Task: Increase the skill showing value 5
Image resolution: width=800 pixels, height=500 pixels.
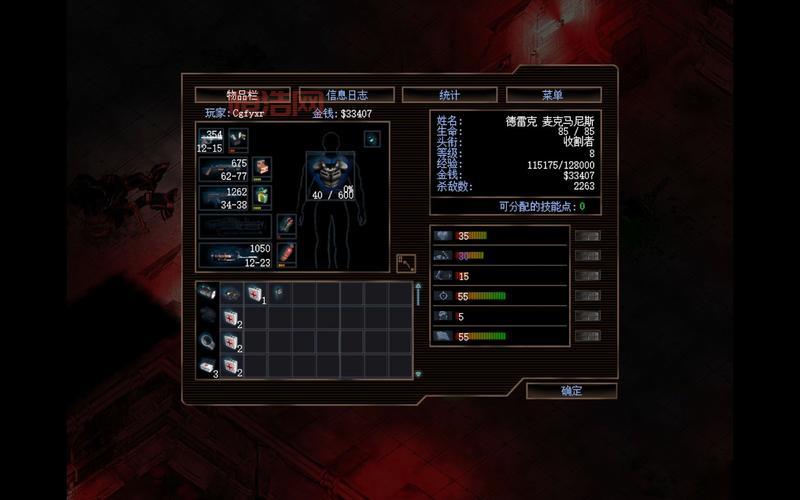Action: tap(588, 316)
